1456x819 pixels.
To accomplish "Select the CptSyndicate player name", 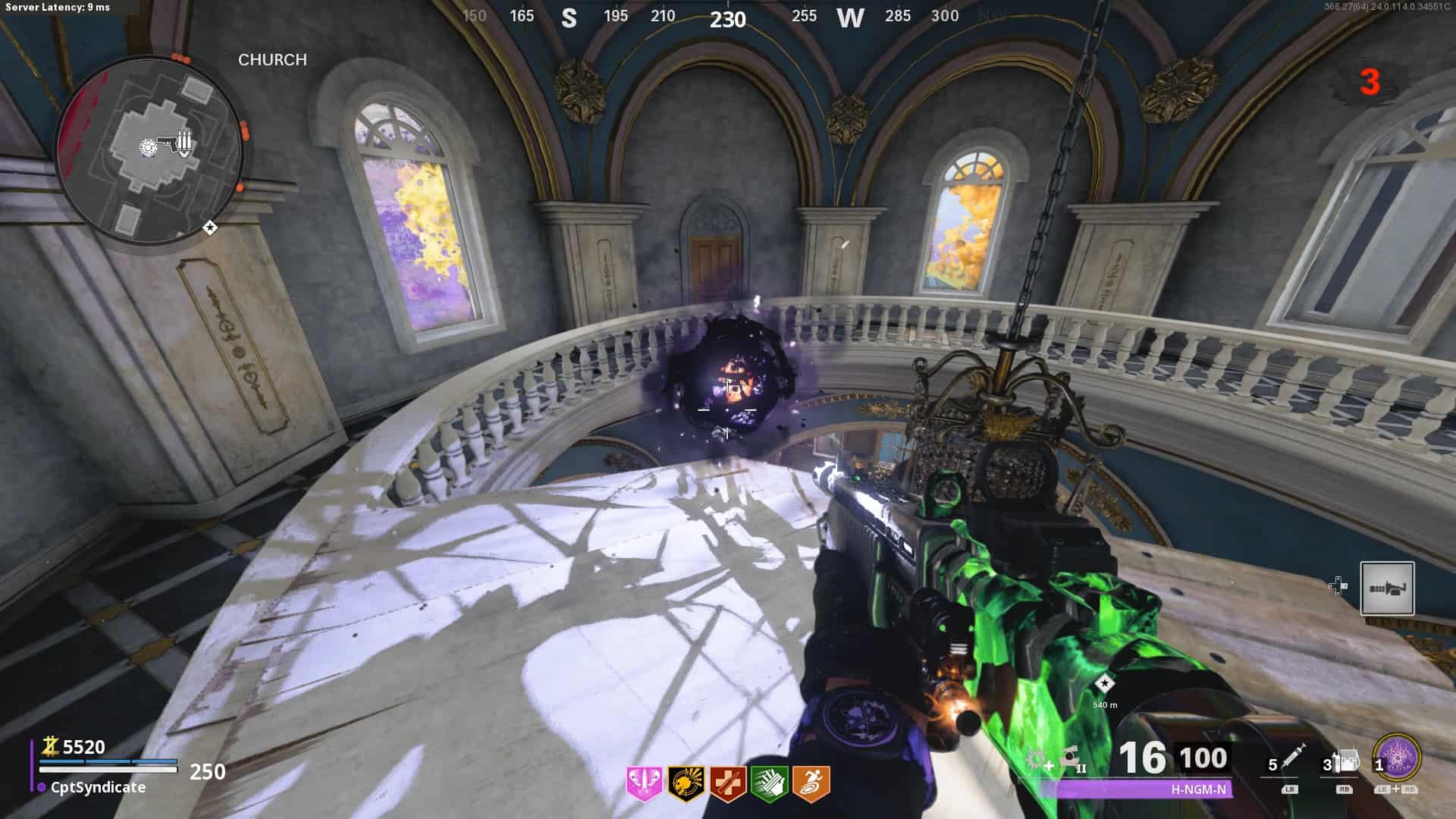I will (x=98, y=787).
